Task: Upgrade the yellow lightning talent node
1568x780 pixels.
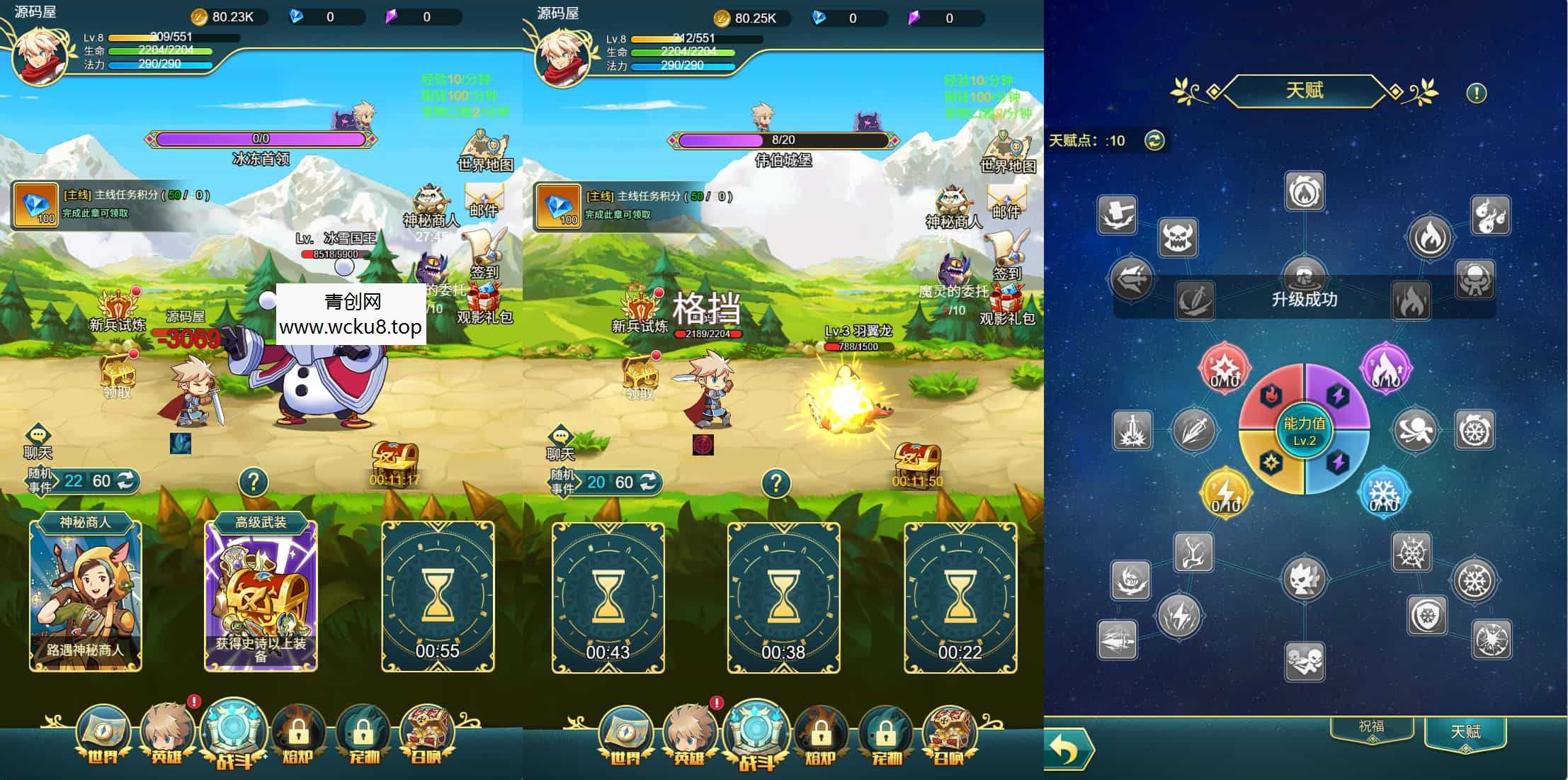Action: (x=1225, y=490)
